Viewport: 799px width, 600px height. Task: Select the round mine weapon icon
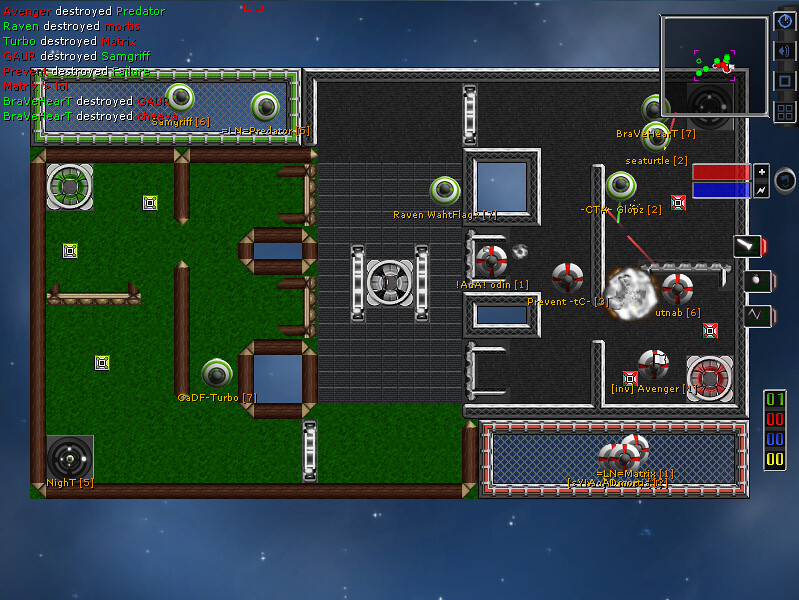pyautogui.click(x=756, y=281)
